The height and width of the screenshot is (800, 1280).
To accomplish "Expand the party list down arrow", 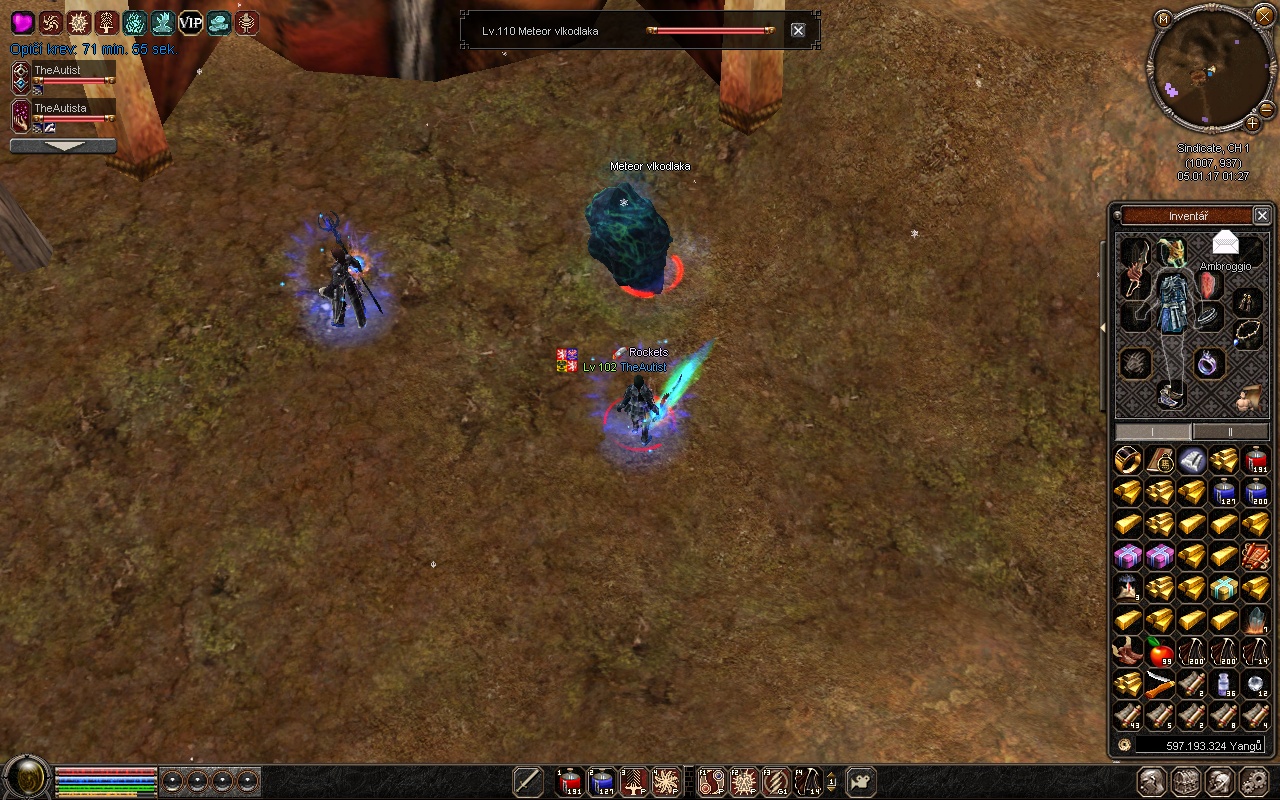I will (63, 146).
